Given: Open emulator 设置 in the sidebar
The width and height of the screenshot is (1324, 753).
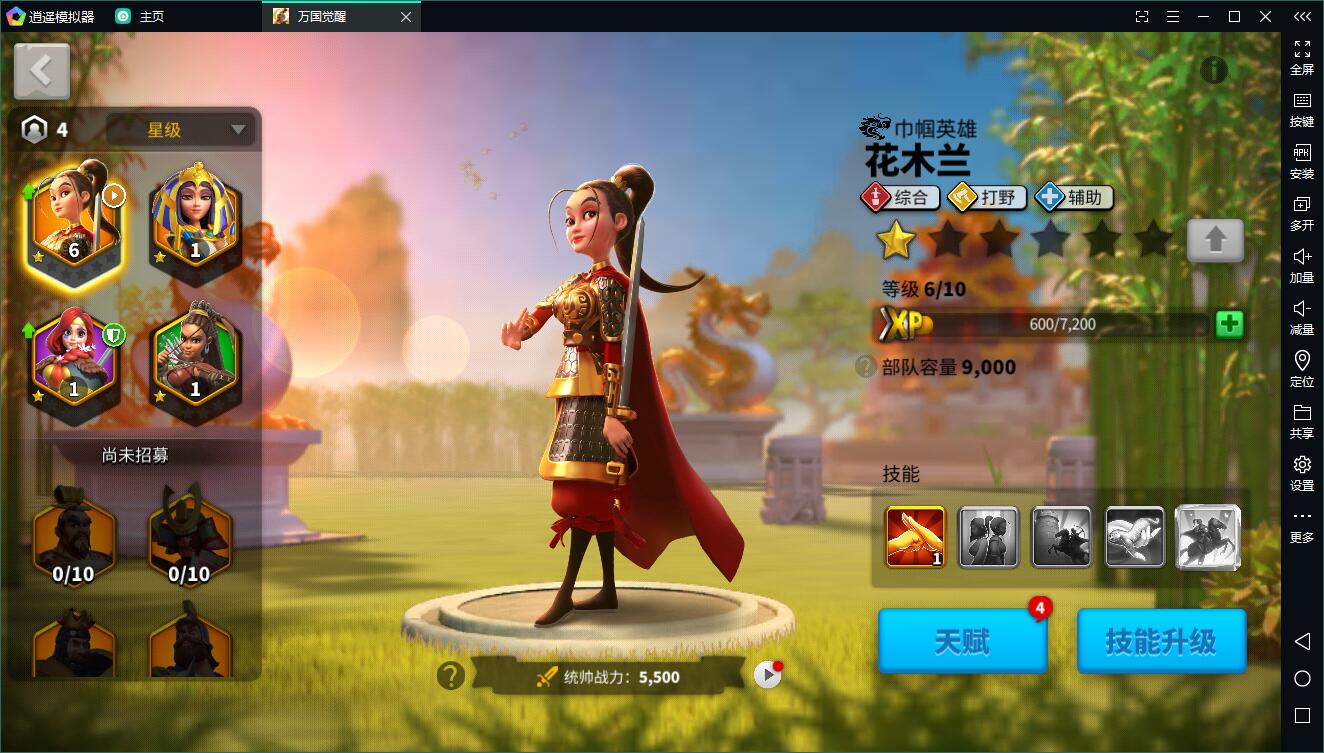Looking at the screenshot, I should (x=1301, y=473).
